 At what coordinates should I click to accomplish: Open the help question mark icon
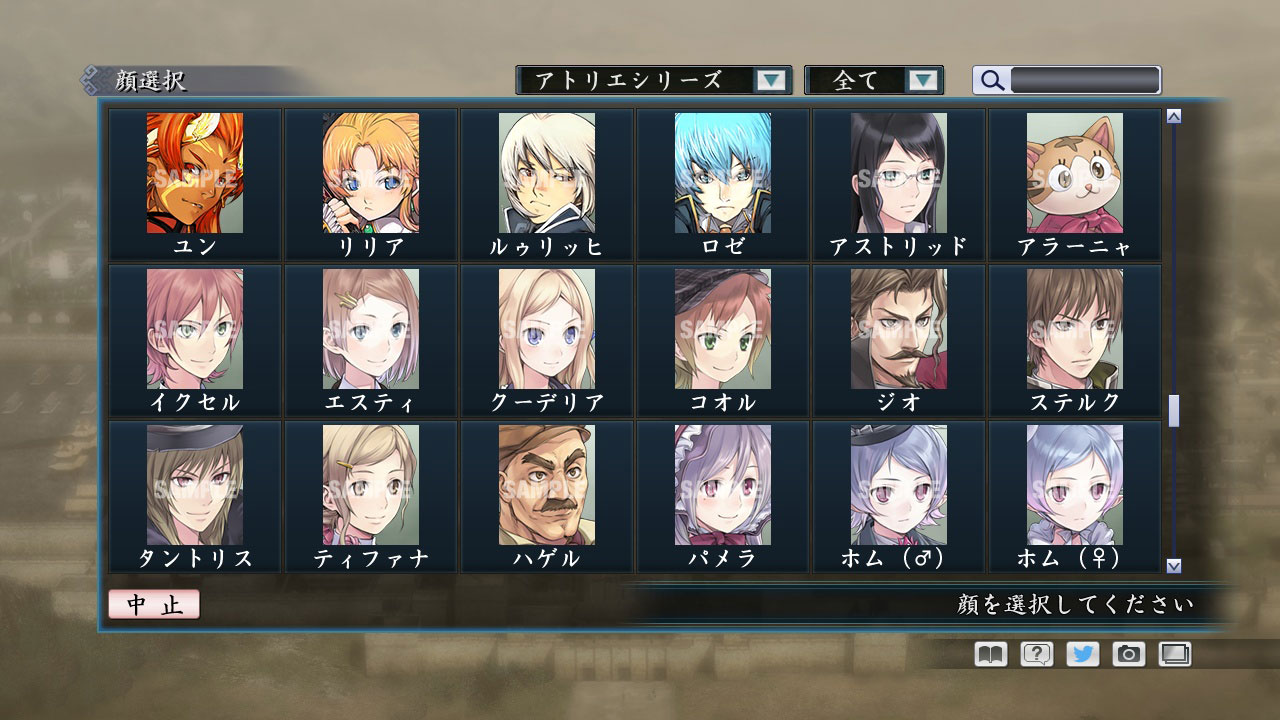tap(1035, 654)
